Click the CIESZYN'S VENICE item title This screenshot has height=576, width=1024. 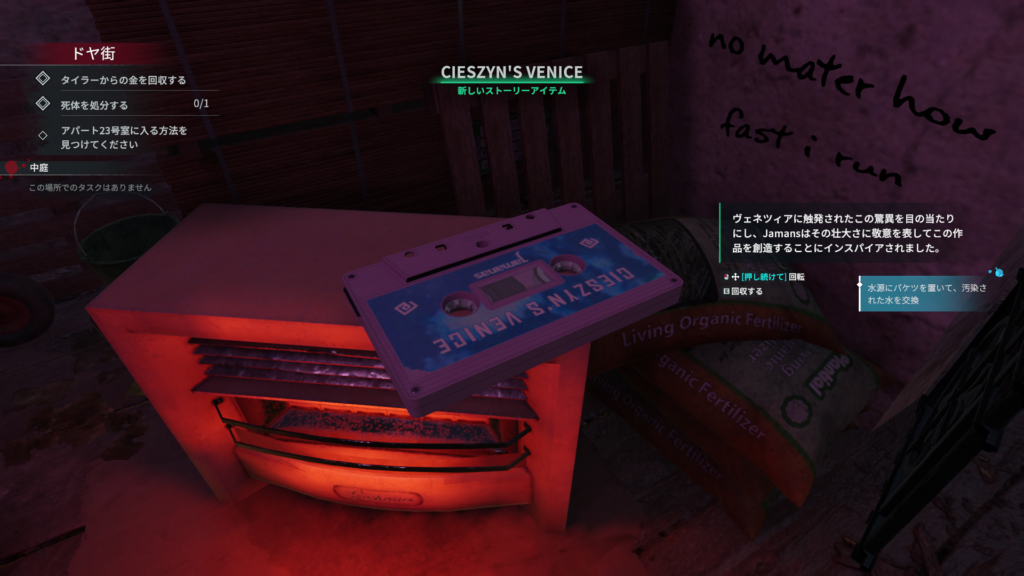512,73
